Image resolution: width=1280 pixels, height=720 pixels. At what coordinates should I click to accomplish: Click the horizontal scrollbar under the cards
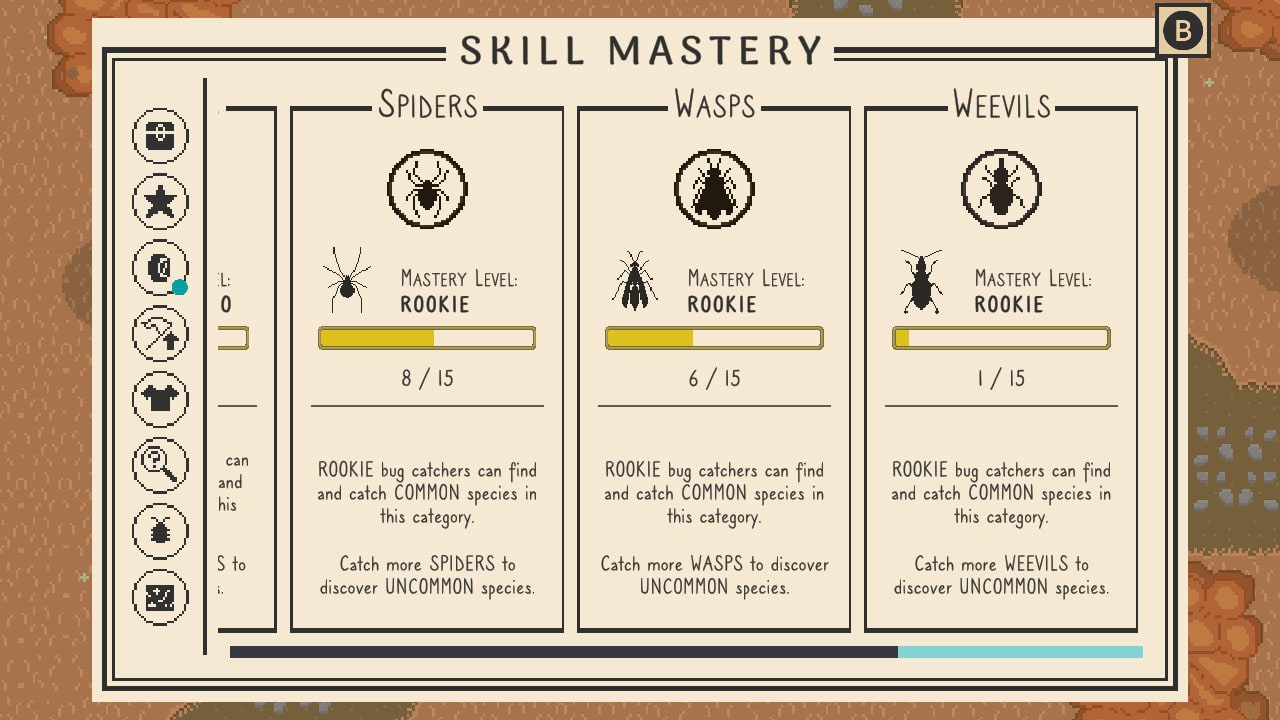point(686,652)
